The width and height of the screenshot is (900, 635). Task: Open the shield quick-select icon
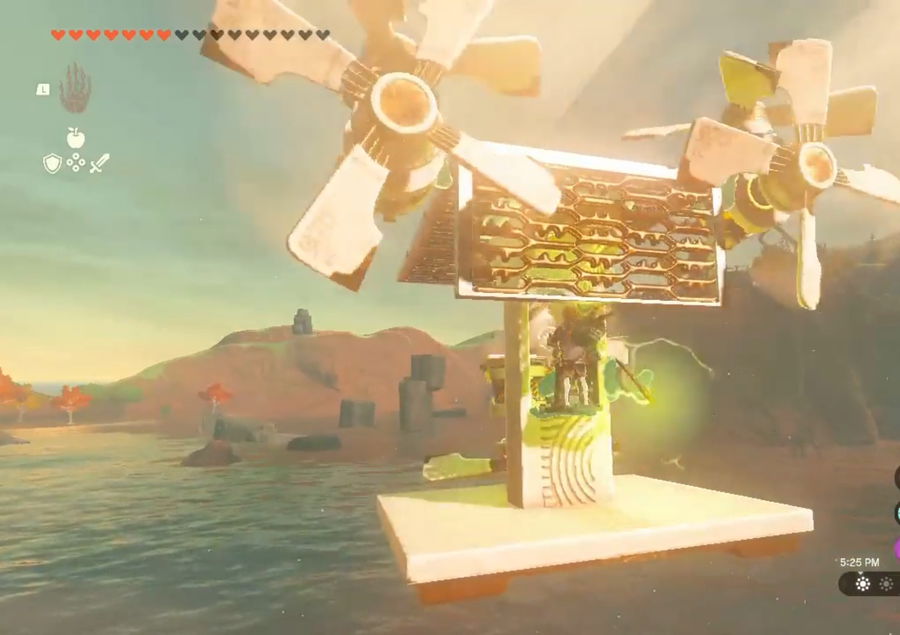[x=52, y=163]
